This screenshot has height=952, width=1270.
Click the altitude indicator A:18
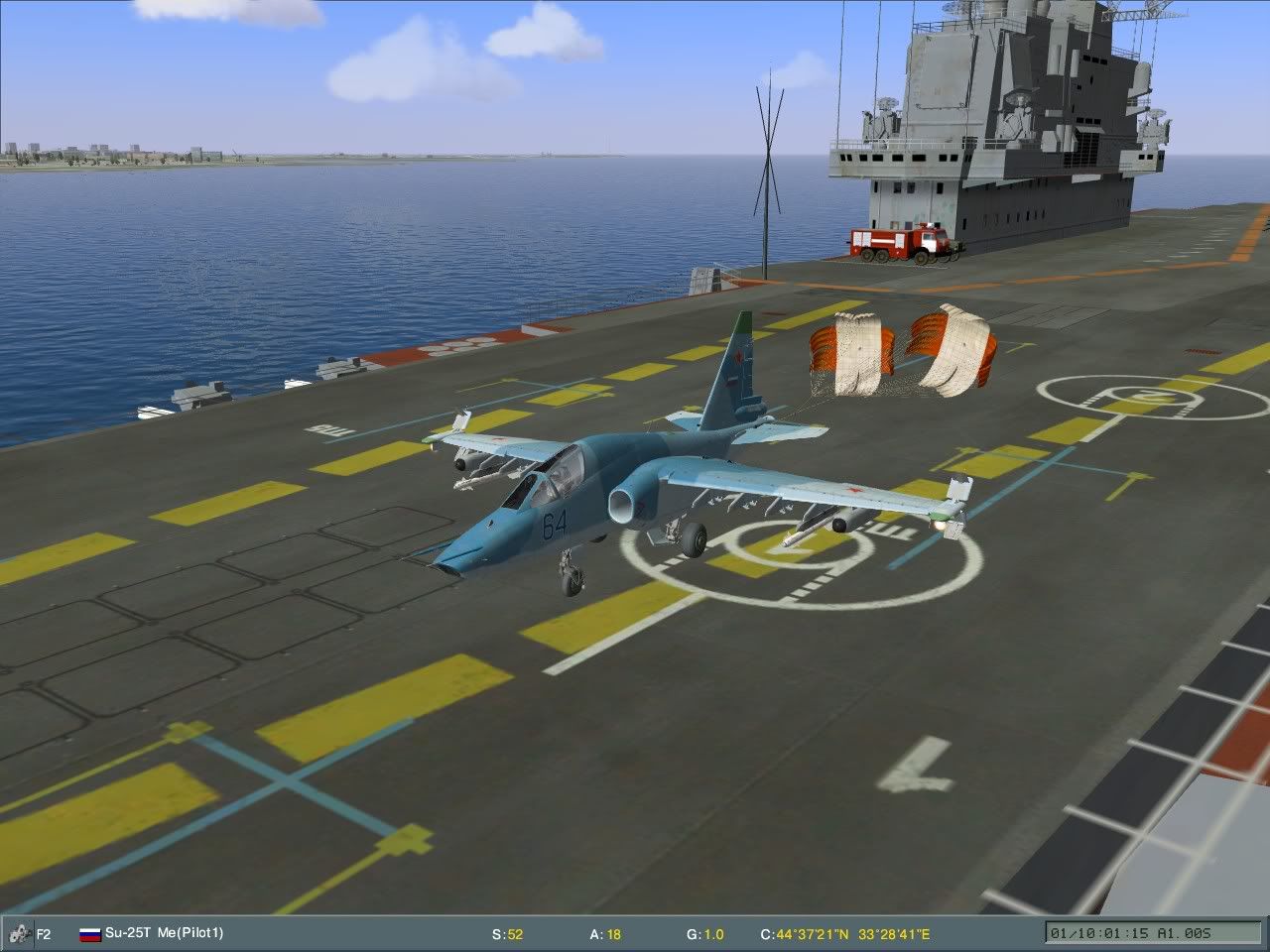click(605, 932)
